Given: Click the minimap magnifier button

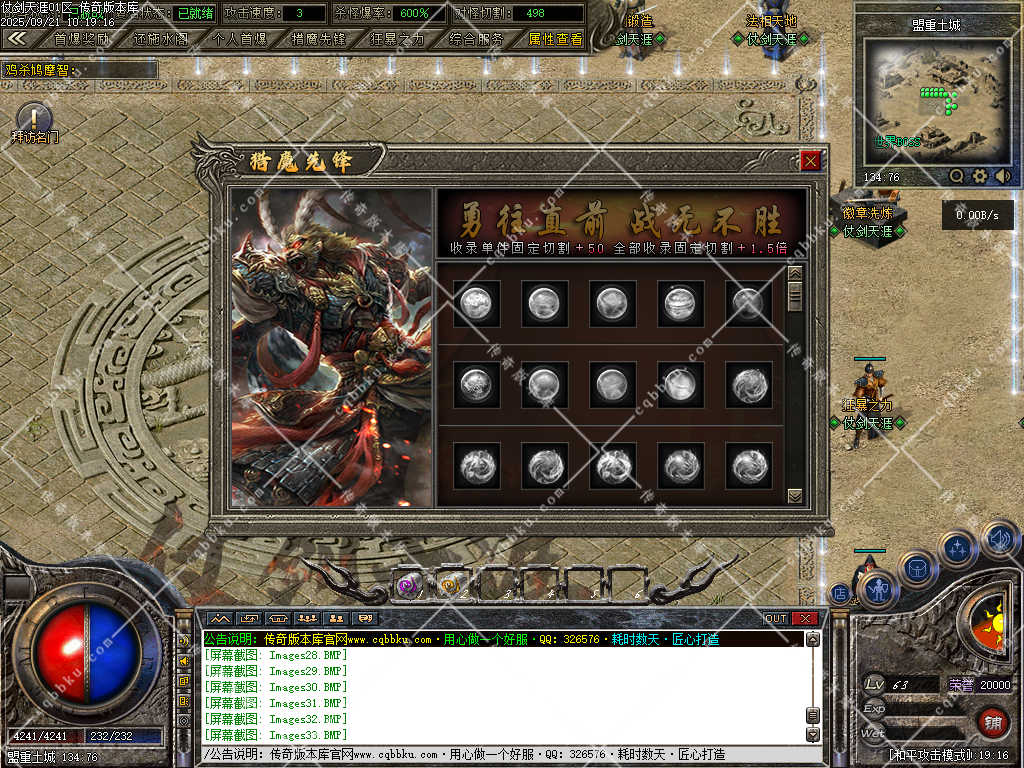Looking at the screenshot, I should tap(957, 176).
